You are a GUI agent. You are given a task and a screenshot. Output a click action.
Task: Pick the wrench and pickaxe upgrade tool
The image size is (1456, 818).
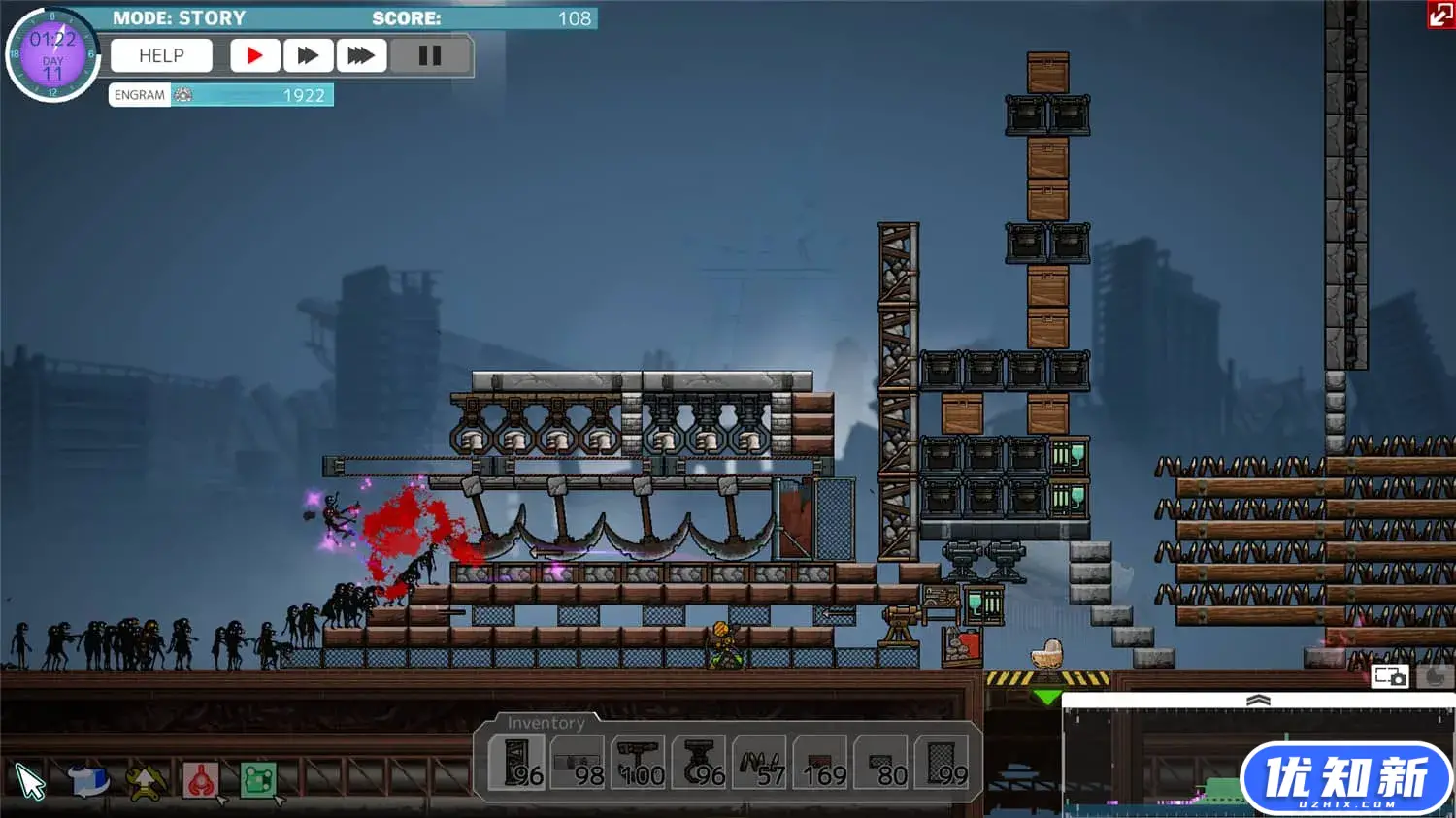145,781
